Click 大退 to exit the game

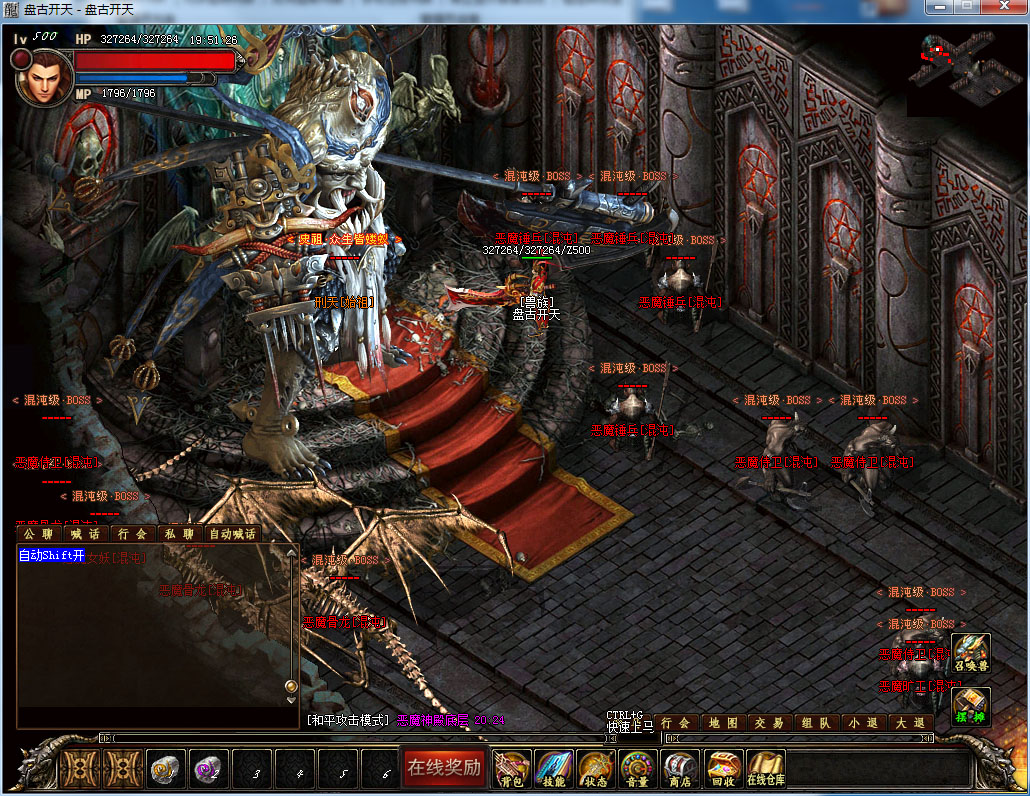pos(909,722)
